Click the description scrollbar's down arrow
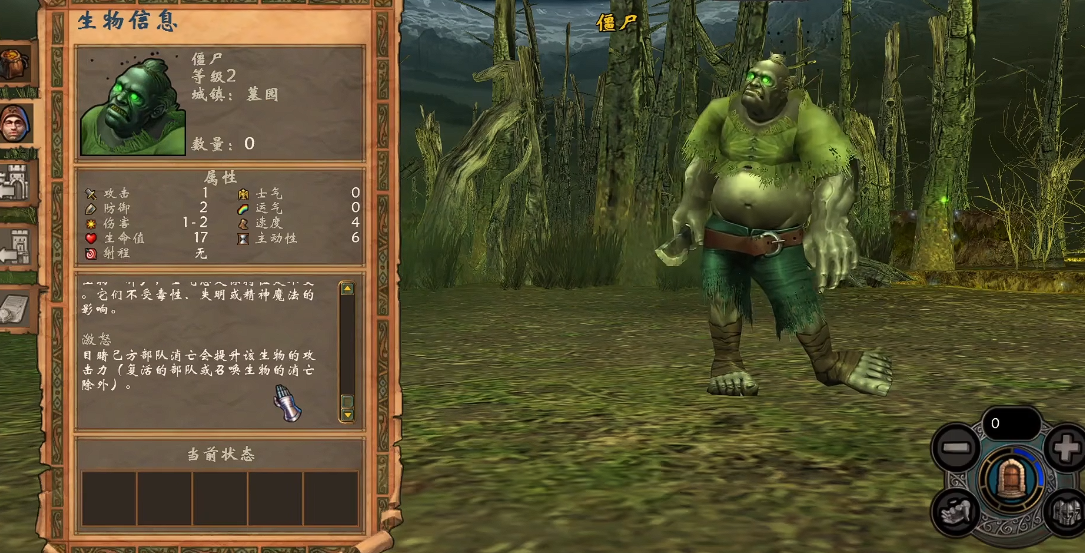The image size is (1085, 553). pos(347,413)
